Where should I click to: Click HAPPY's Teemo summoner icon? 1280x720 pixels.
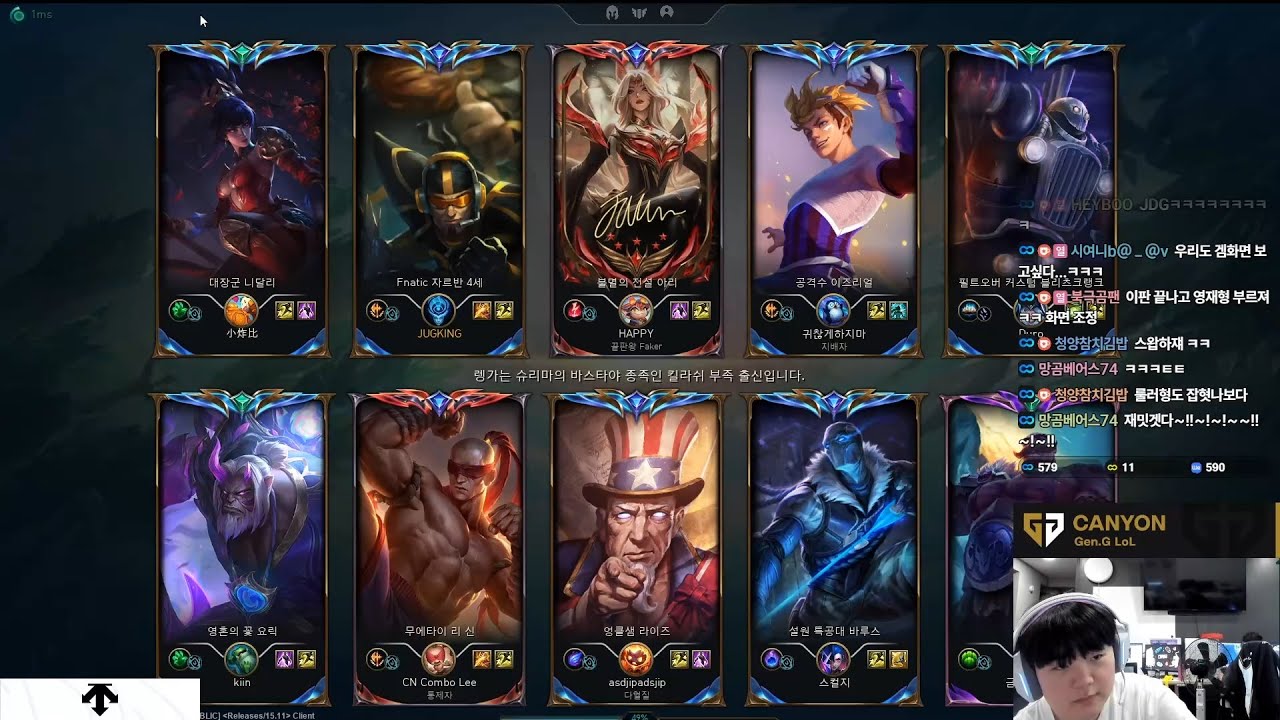(x=636, y=310)
